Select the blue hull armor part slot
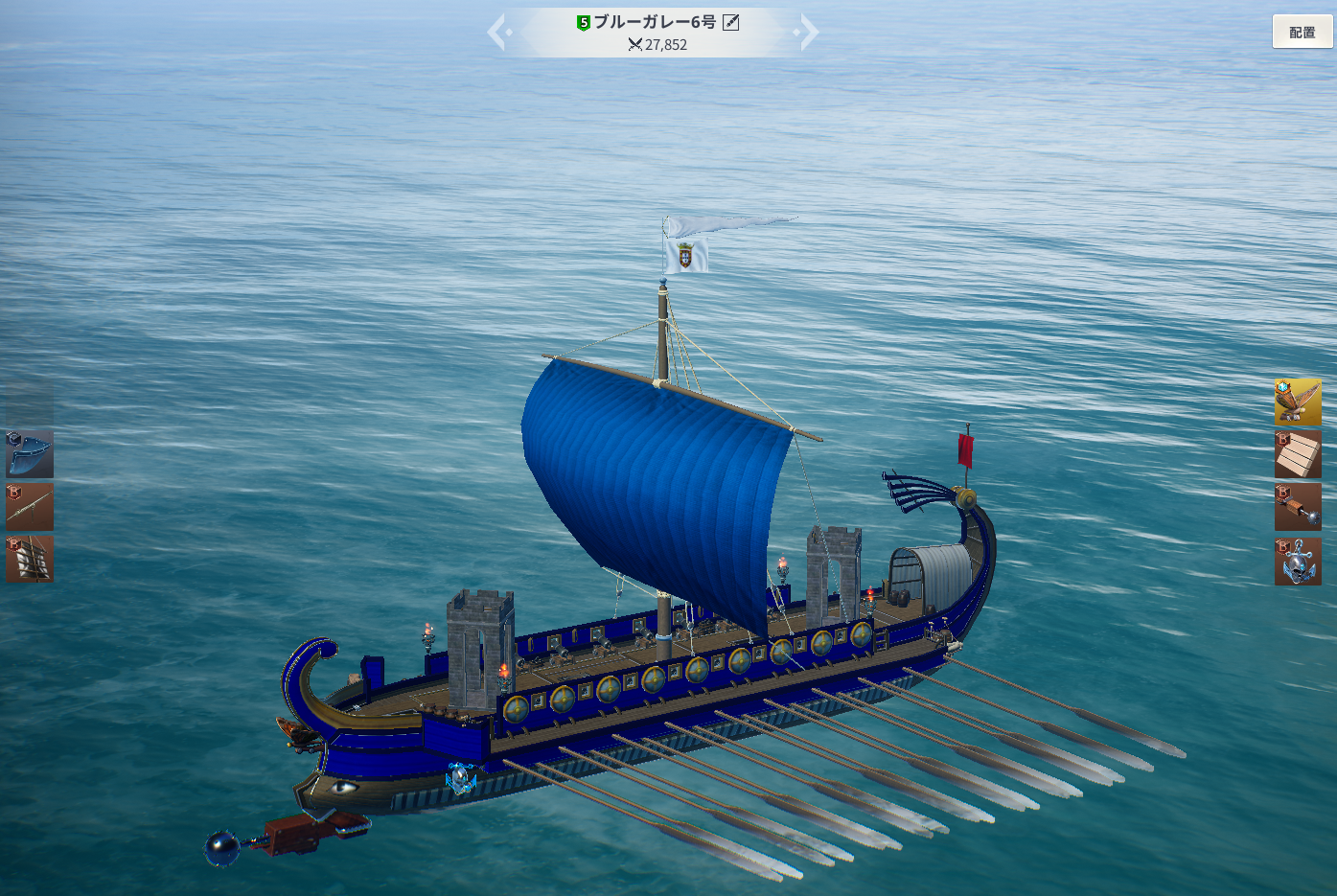 pos(30,454)
